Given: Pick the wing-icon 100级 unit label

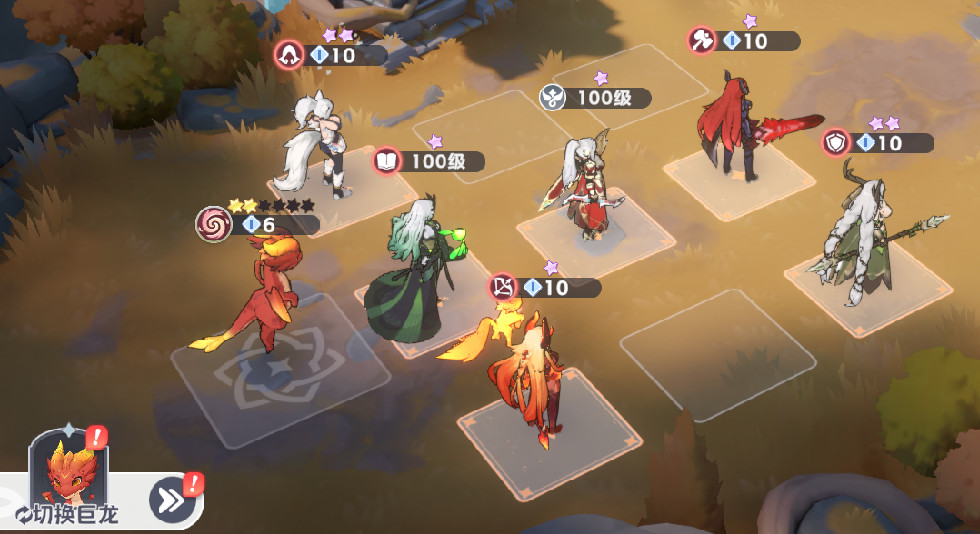Looking at the screenshot, I should click(595, 98).
